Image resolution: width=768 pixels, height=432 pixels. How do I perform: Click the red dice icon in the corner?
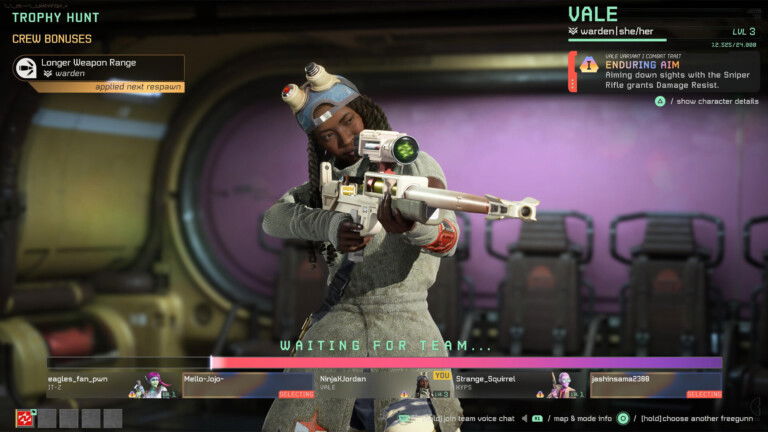24,418
